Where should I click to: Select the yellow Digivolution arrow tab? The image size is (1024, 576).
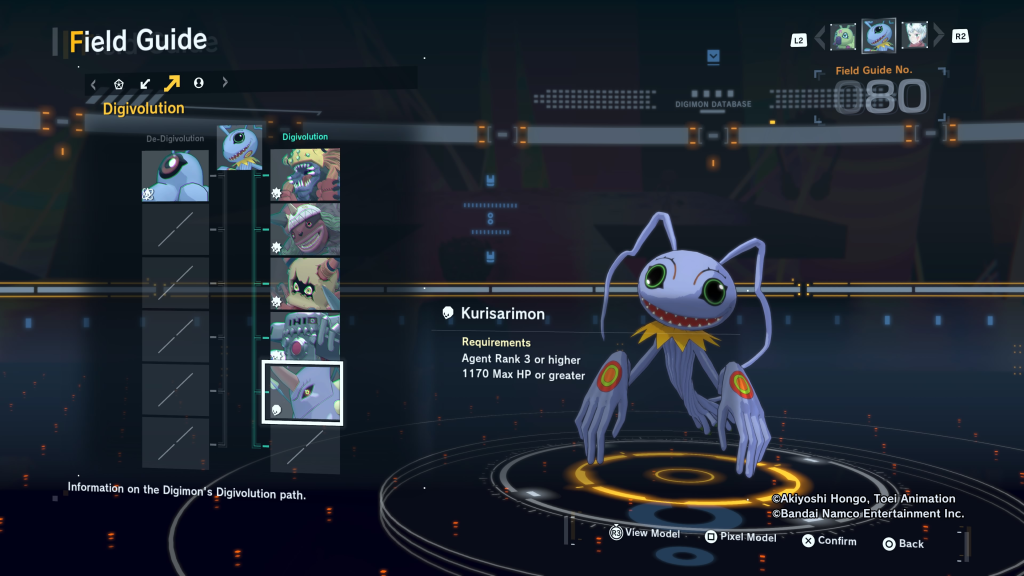[x=172, y=83]
